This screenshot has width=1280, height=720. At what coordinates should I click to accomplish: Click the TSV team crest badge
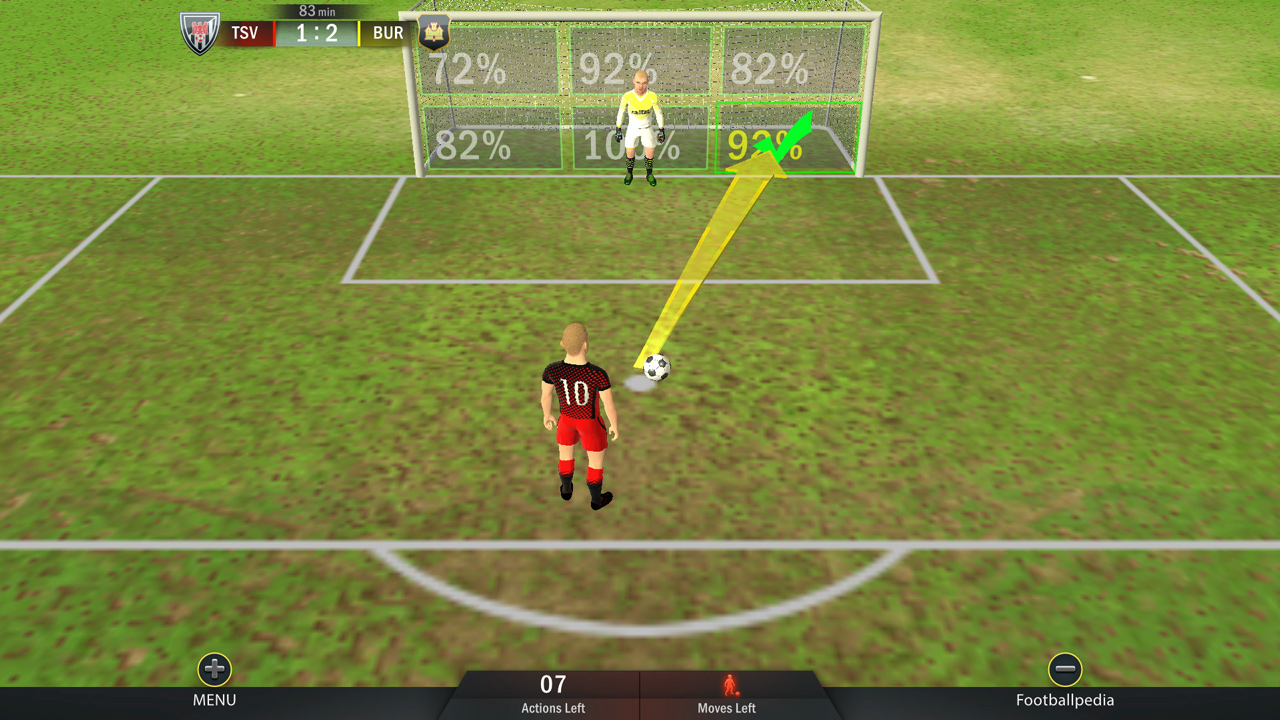coord(199,31)
